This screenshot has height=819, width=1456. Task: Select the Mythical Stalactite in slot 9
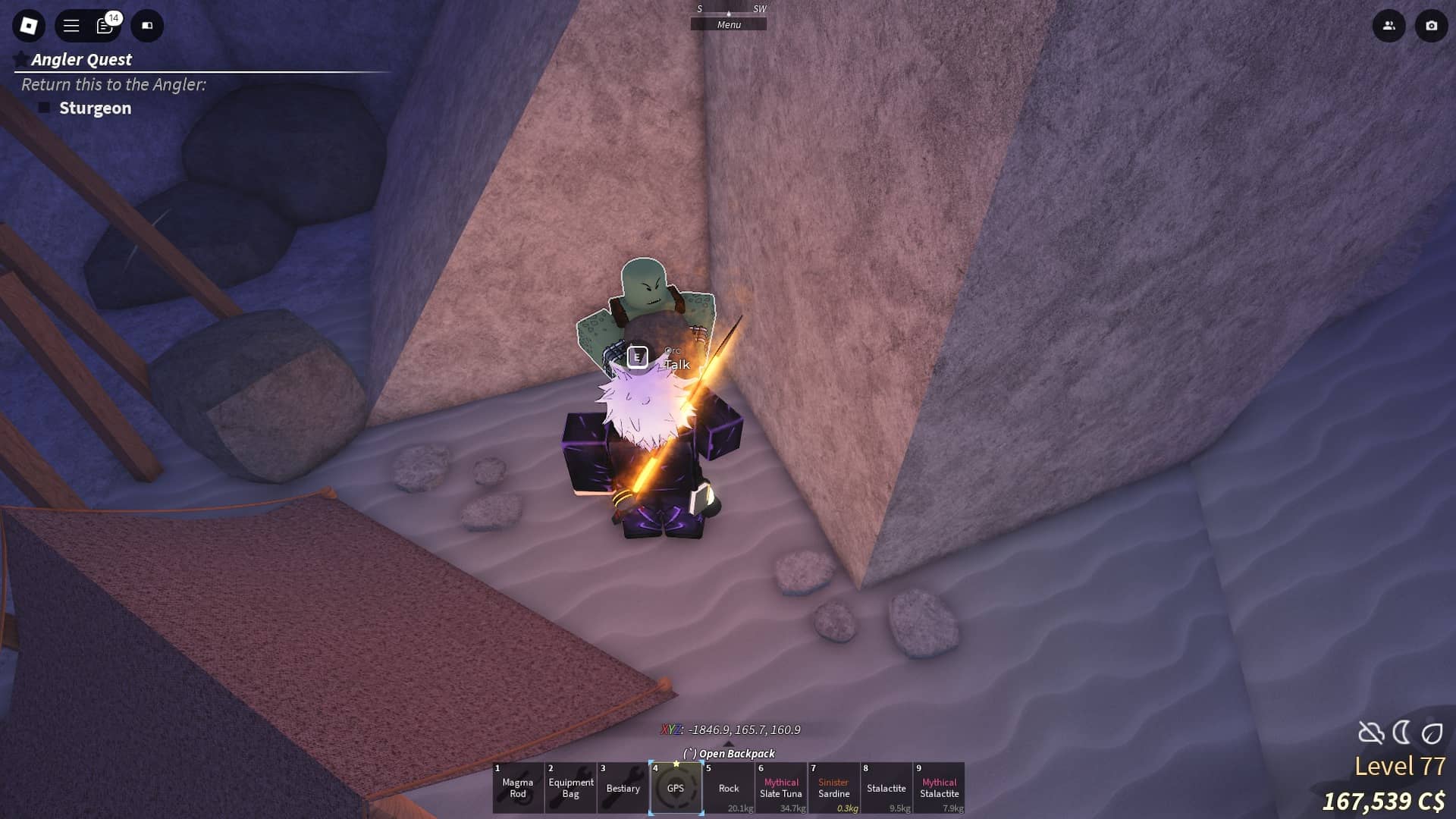point(940,789)
